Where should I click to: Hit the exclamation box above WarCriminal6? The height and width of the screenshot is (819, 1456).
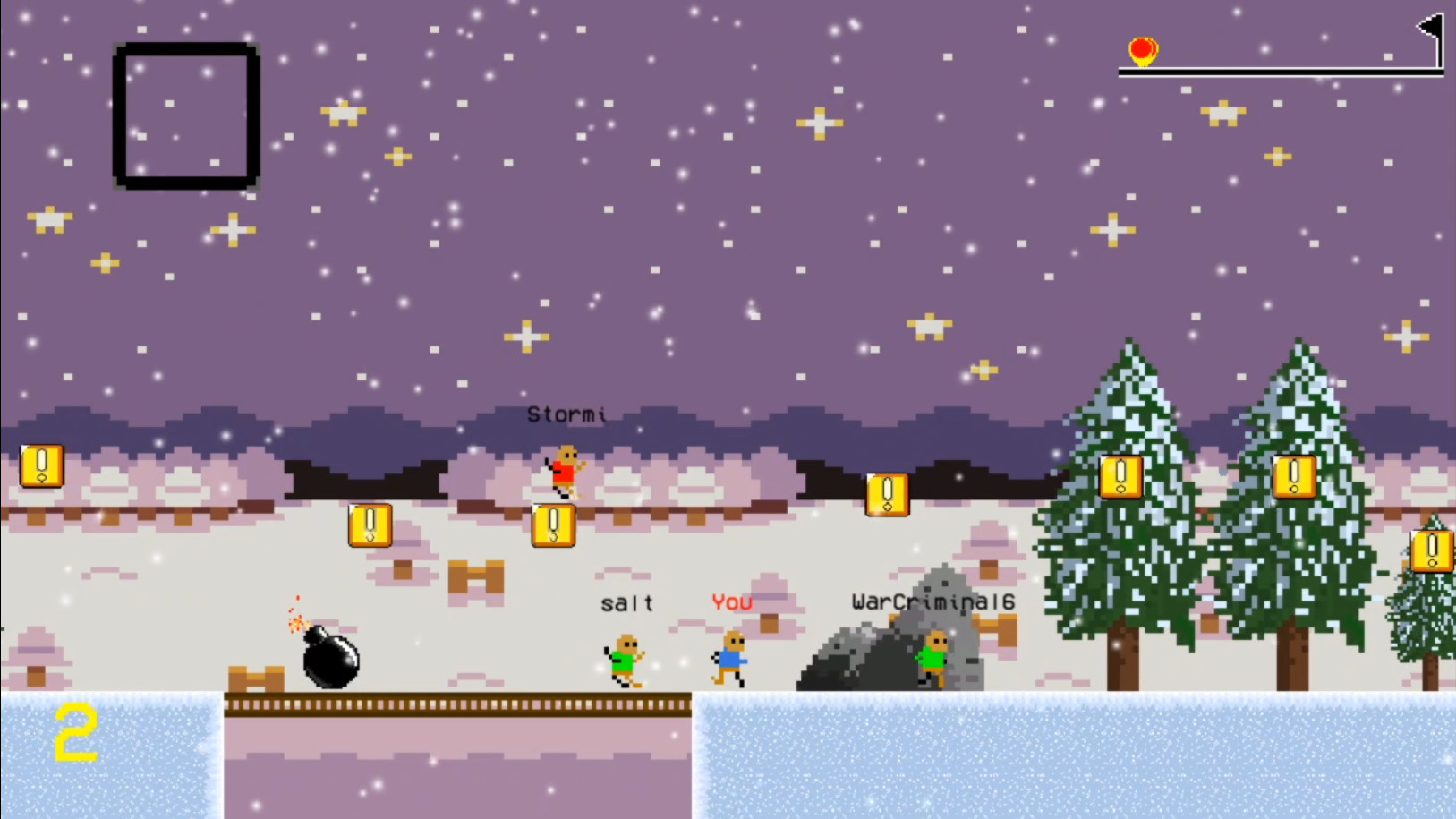[x=886, y=495]
